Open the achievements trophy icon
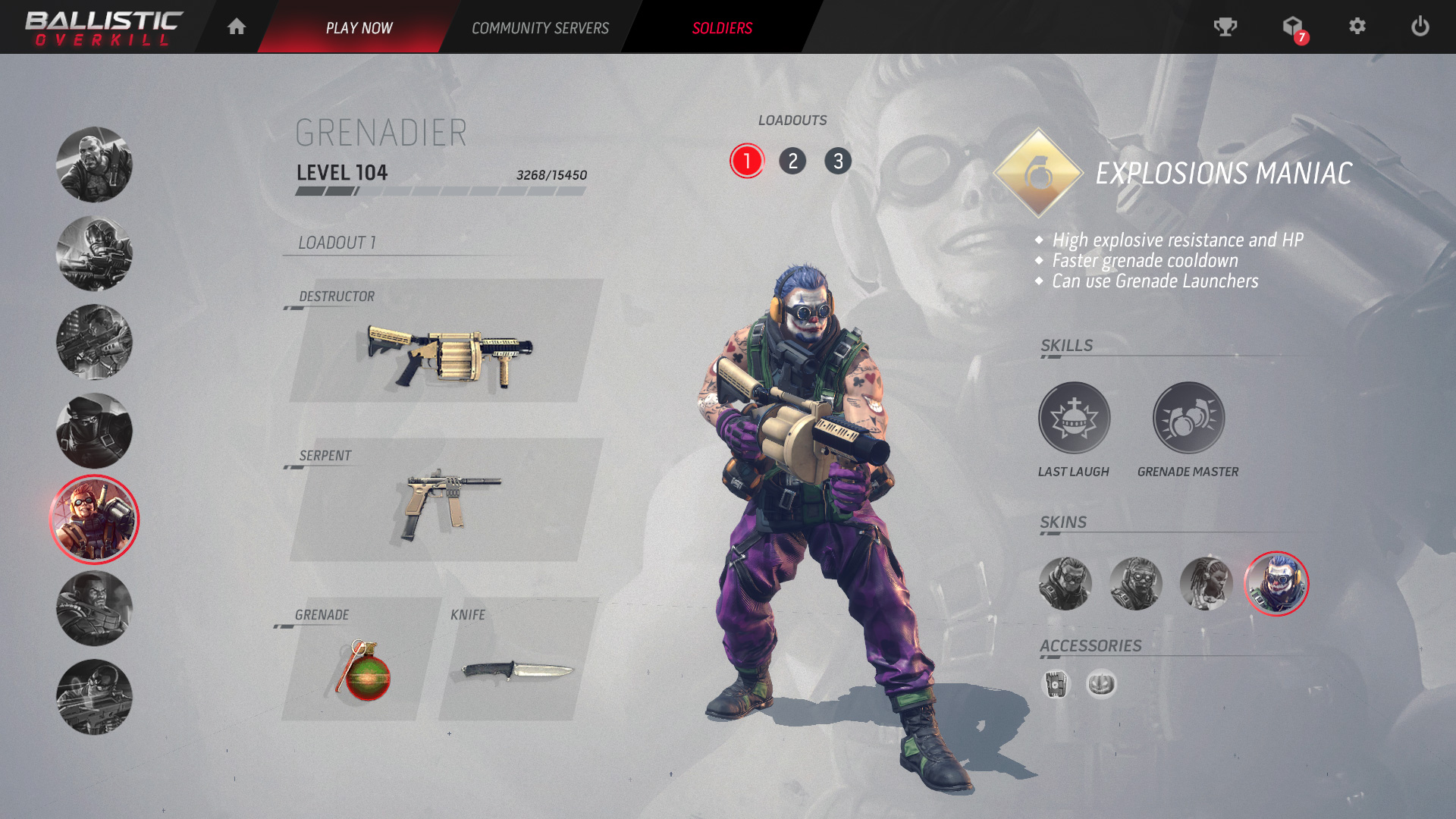This screenshot has width=1456, height=819. click(x=1225, y=27)
